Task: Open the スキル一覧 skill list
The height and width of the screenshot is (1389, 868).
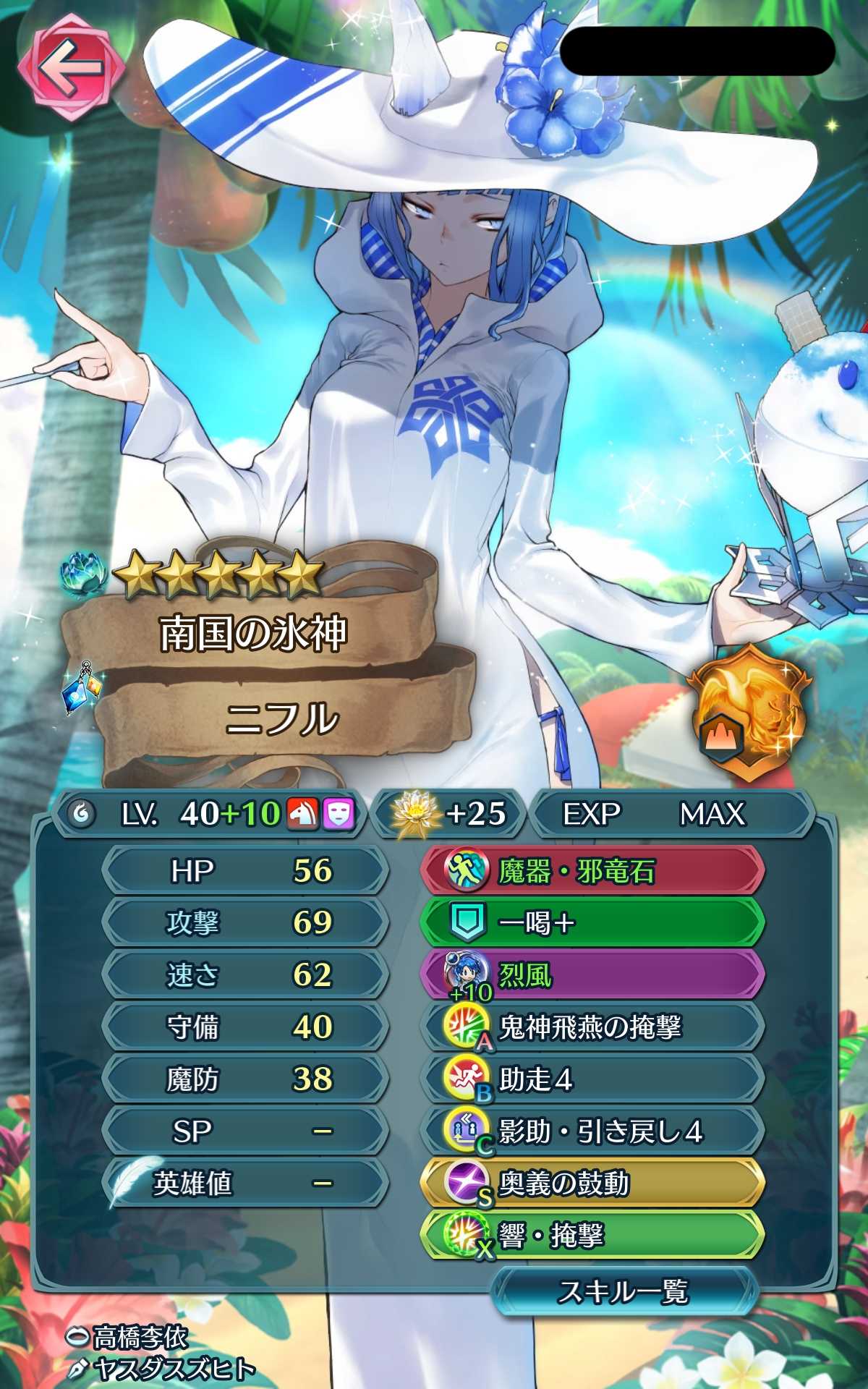Action: click(624, 1291)
